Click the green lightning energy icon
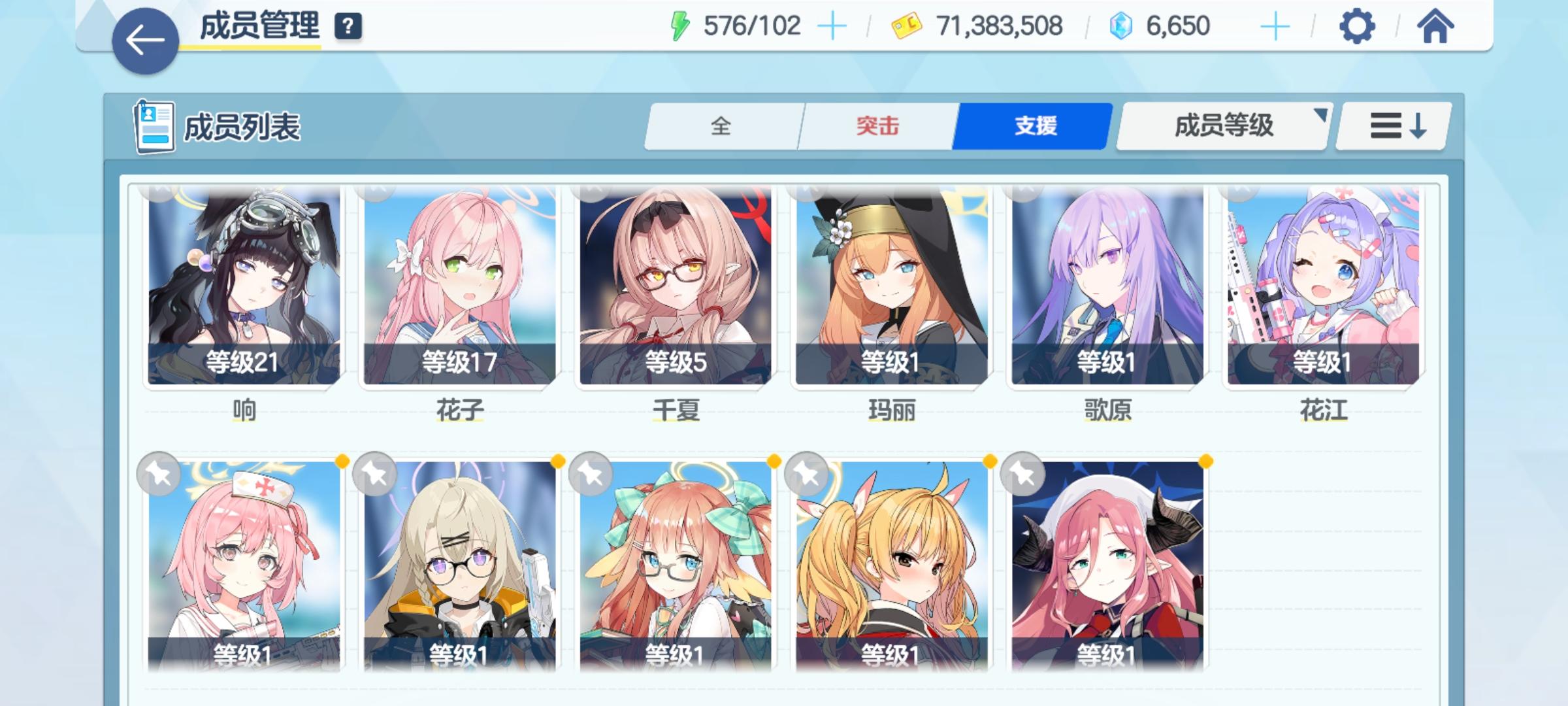The image size is (1568, 706). tap(679, 25)
